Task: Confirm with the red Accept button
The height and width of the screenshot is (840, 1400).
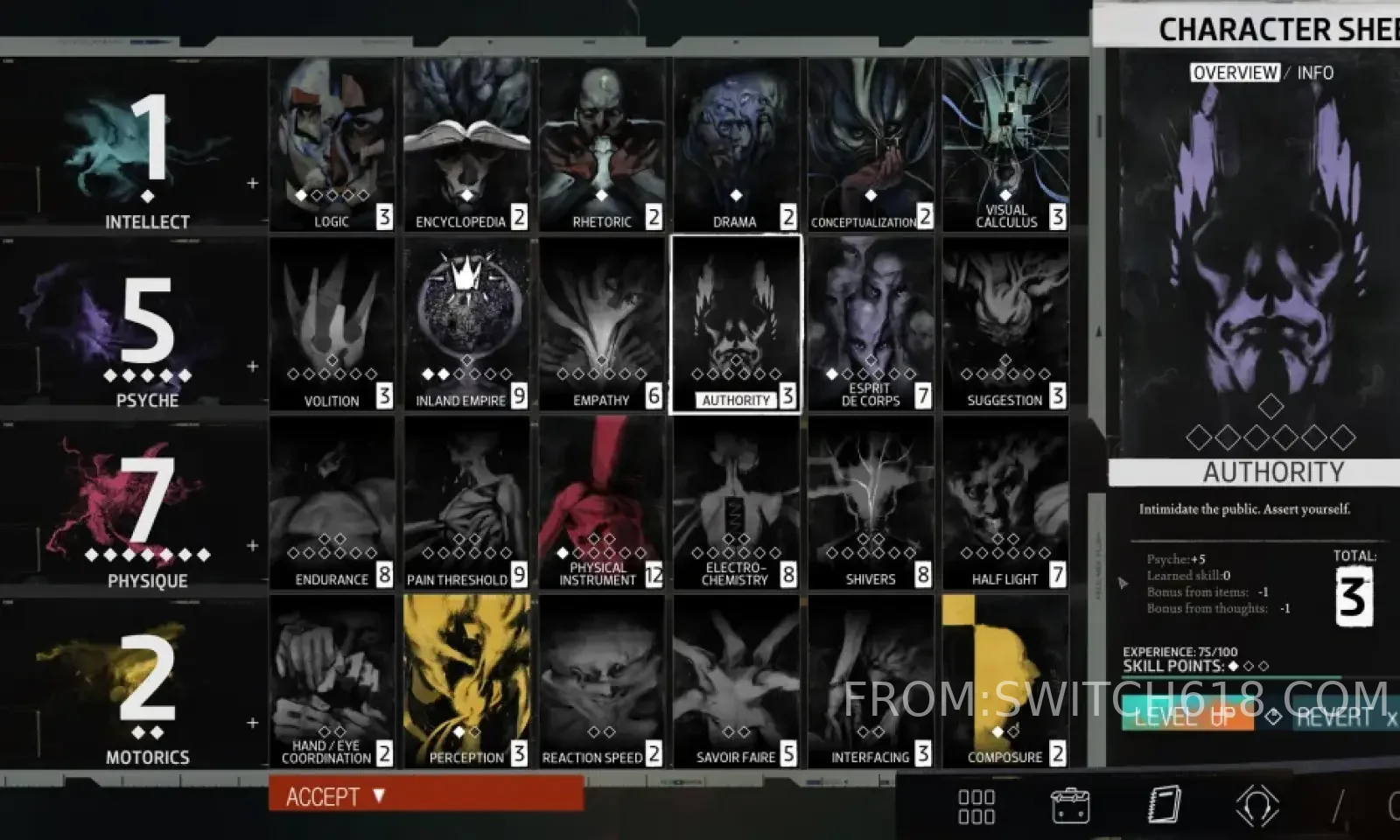Action: [x=425, y=796]
